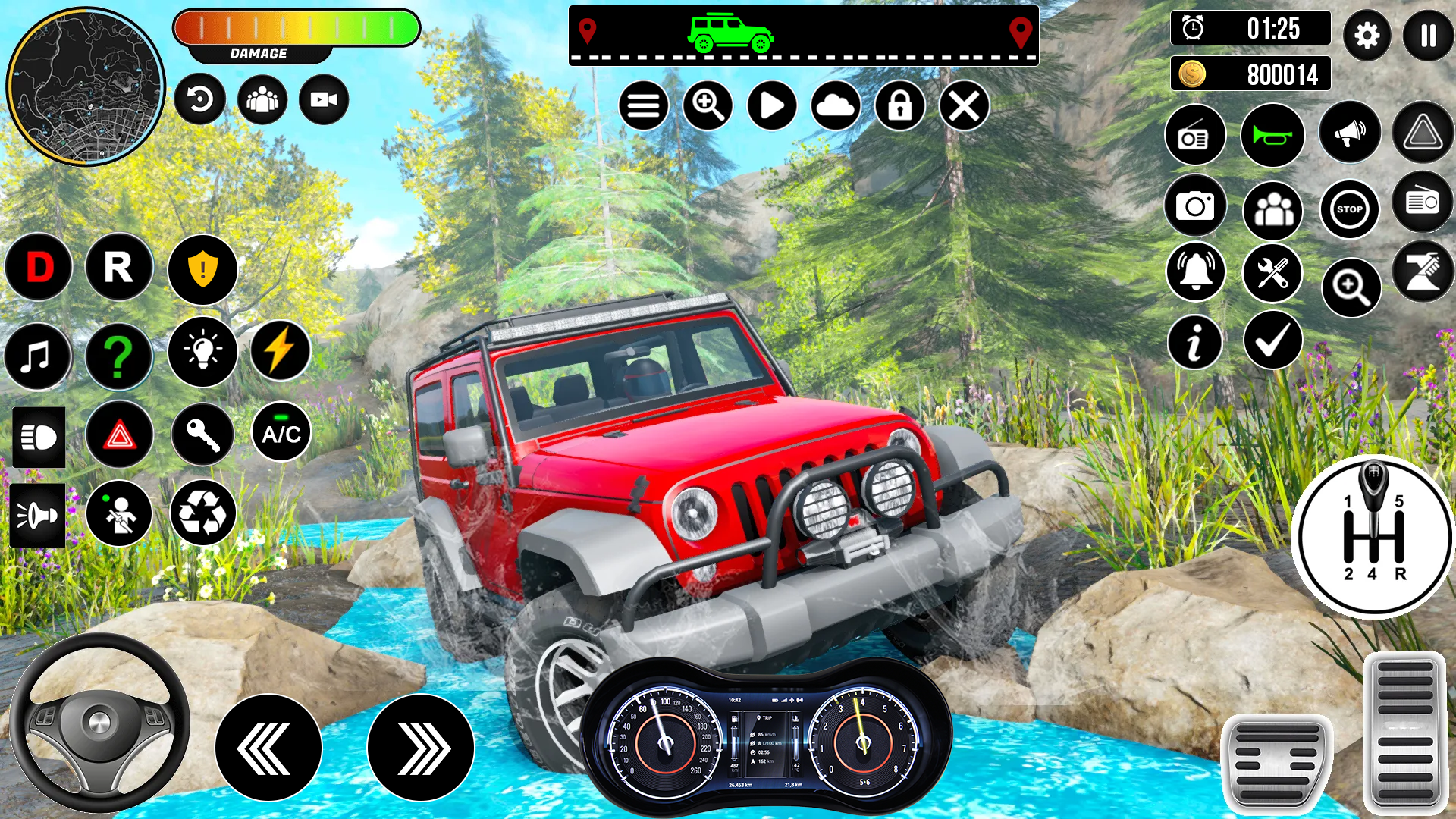Shift into Drive with the D button
The height and width of the screenshot is (819, 1456).
pyautogui.click(x=39, y=268)
